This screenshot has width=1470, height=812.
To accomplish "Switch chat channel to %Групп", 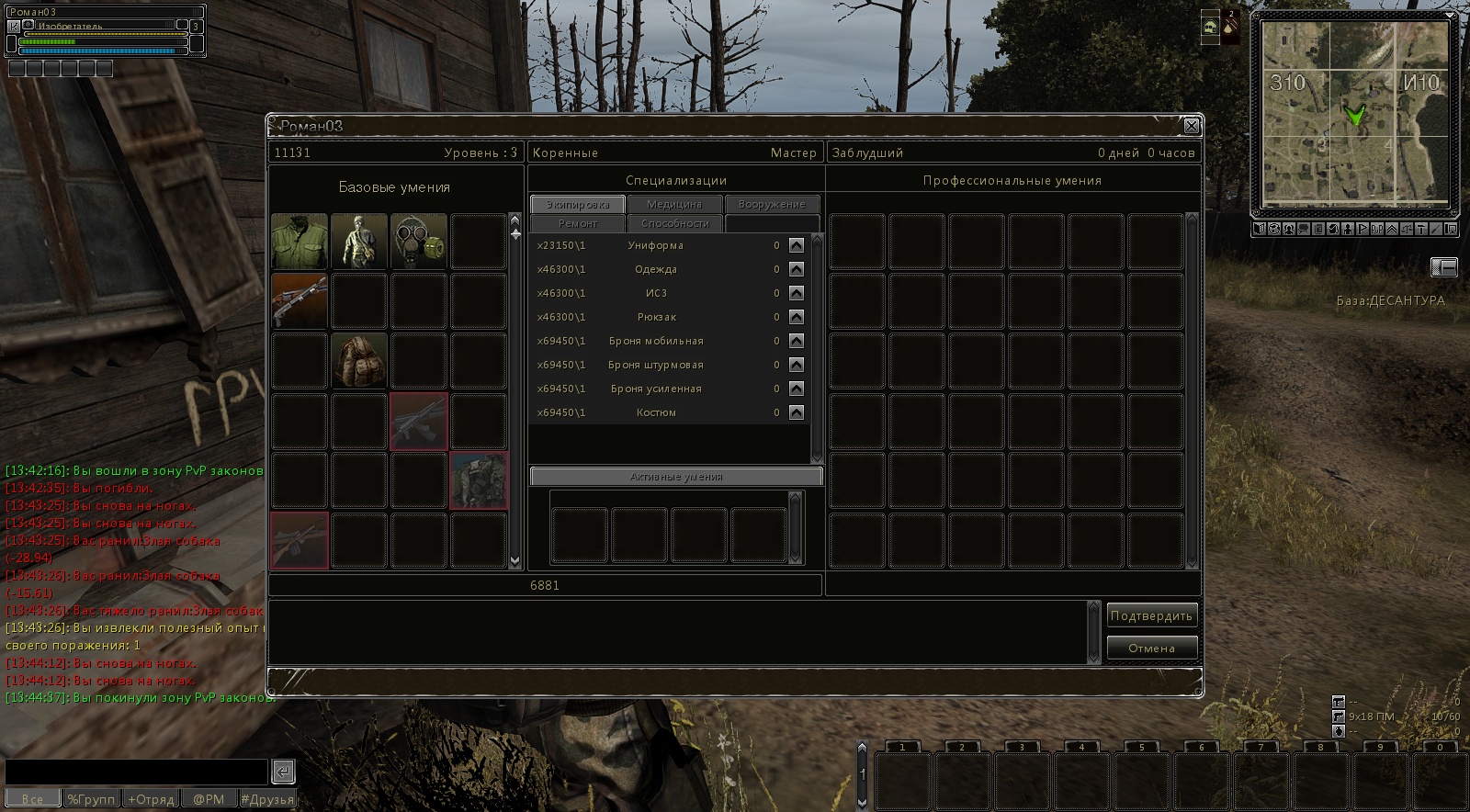I will coord(91,799).
